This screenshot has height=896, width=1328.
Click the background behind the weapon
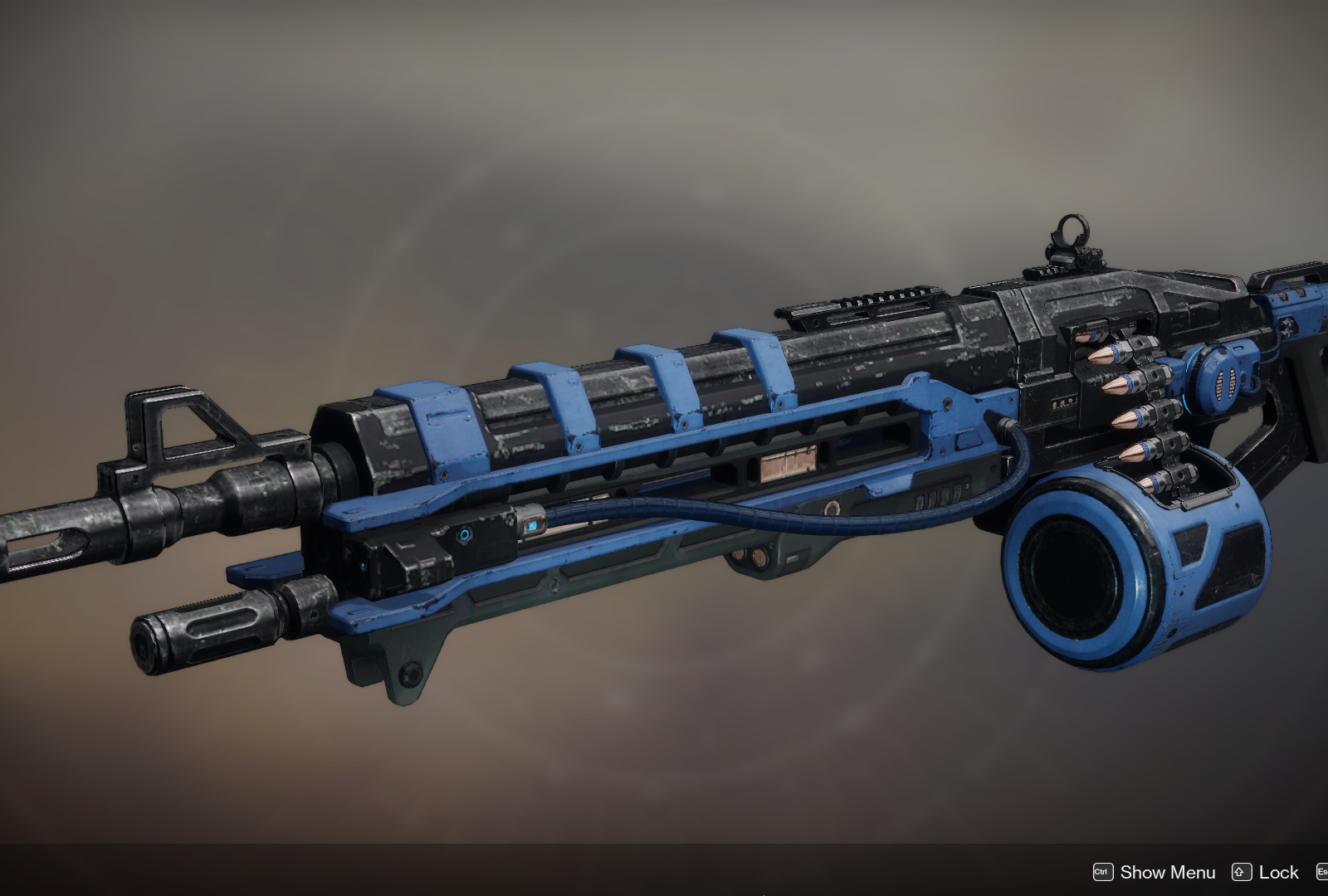click(x=332, y=124)
